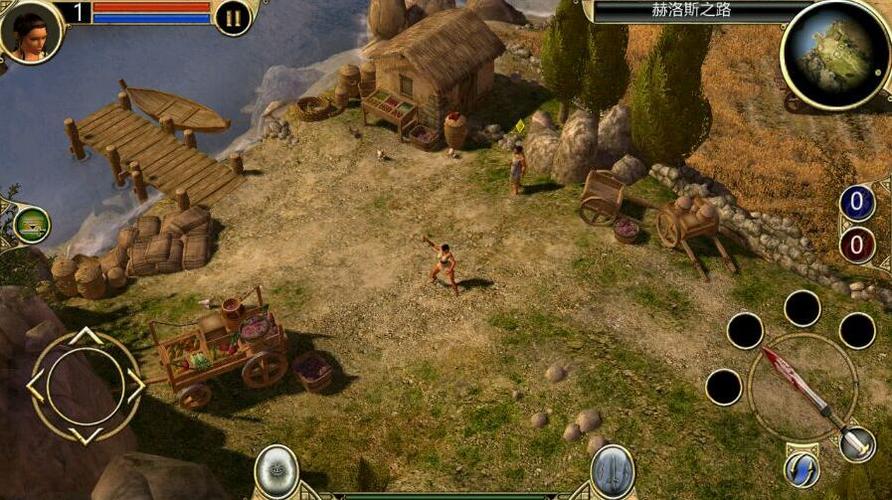Viewport: 892px width, 500px height.
Task: Use the blue mana potion slot
Action: pos(857,203)
